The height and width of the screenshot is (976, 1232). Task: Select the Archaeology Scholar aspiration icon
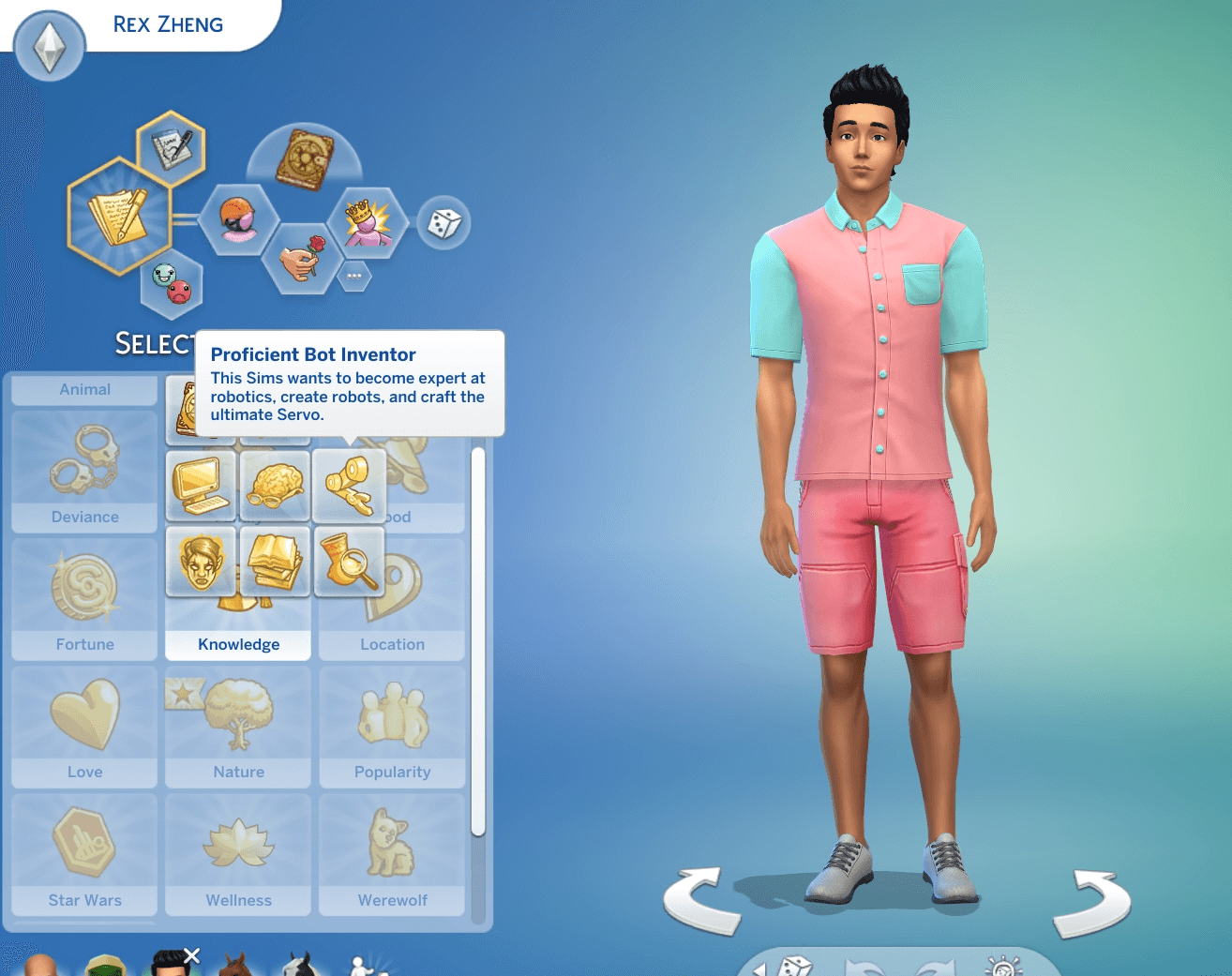[x=350, y=561]
